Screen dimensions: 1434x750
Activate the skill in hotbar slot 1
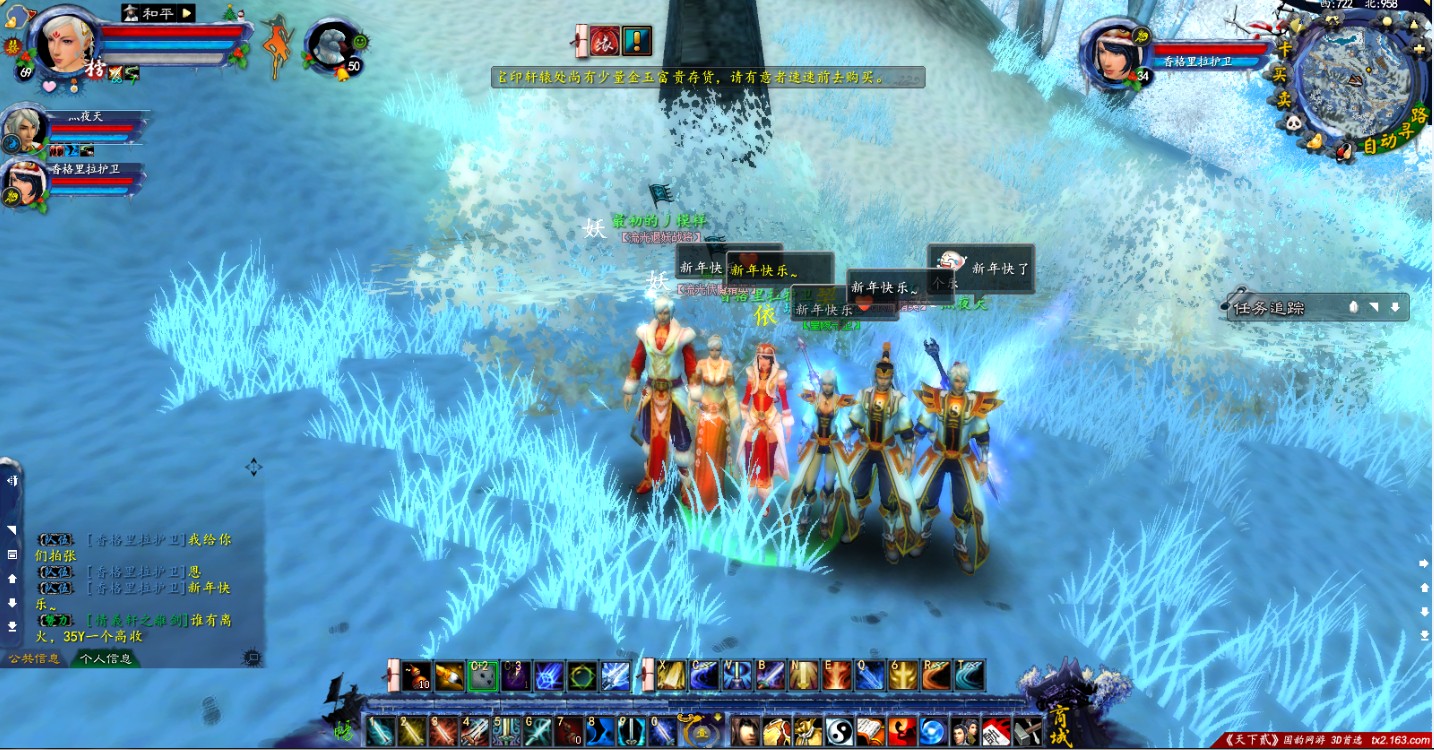point(381,732)
